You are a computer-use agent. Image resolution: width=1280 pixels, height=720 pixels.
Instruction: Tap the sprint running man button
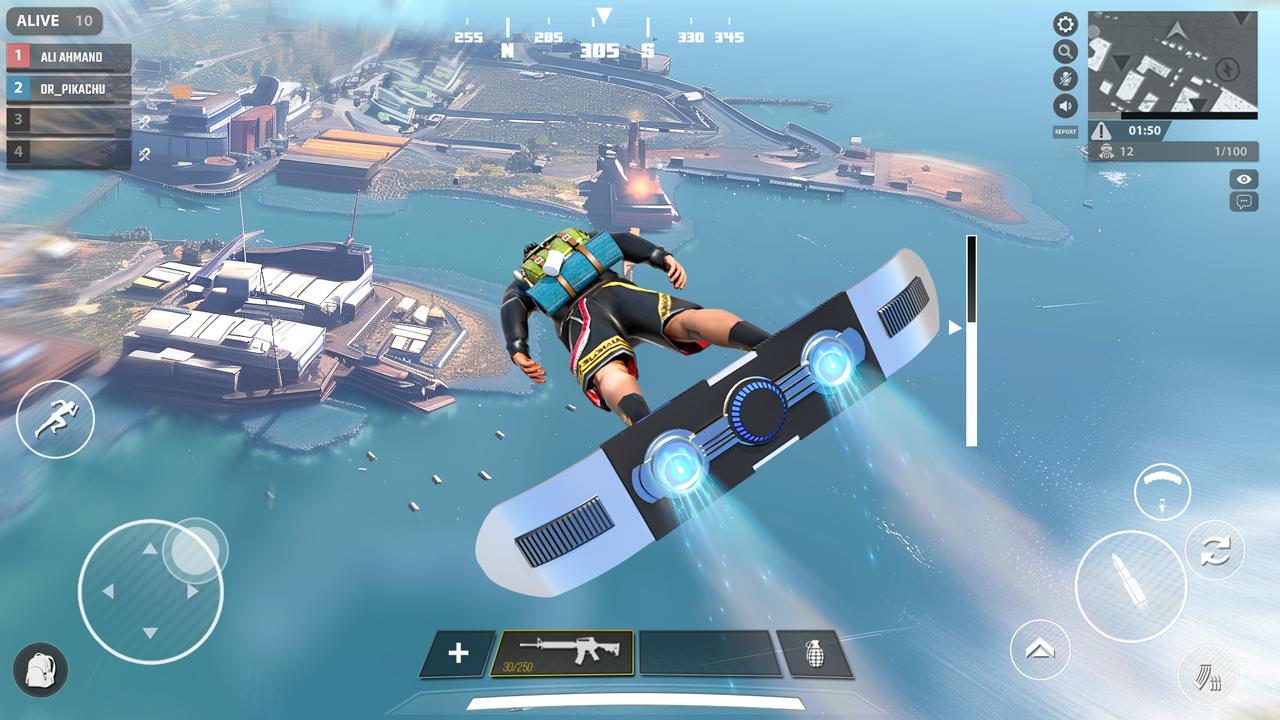pos(55,420)
